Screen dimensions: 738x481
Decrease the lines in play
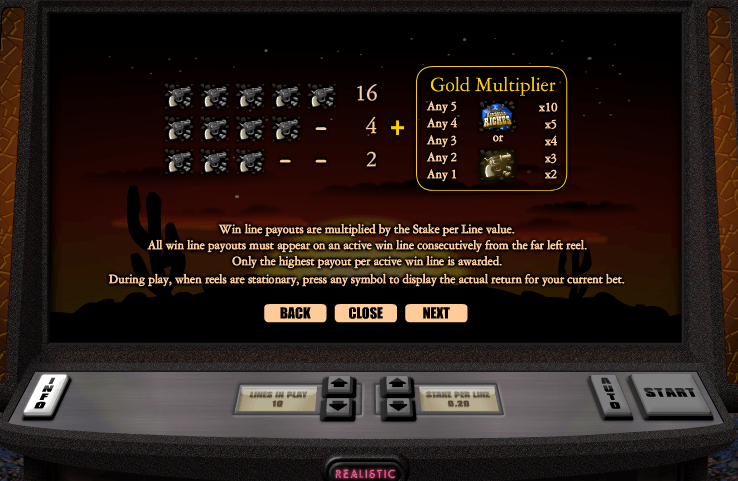tap(340, 406)
